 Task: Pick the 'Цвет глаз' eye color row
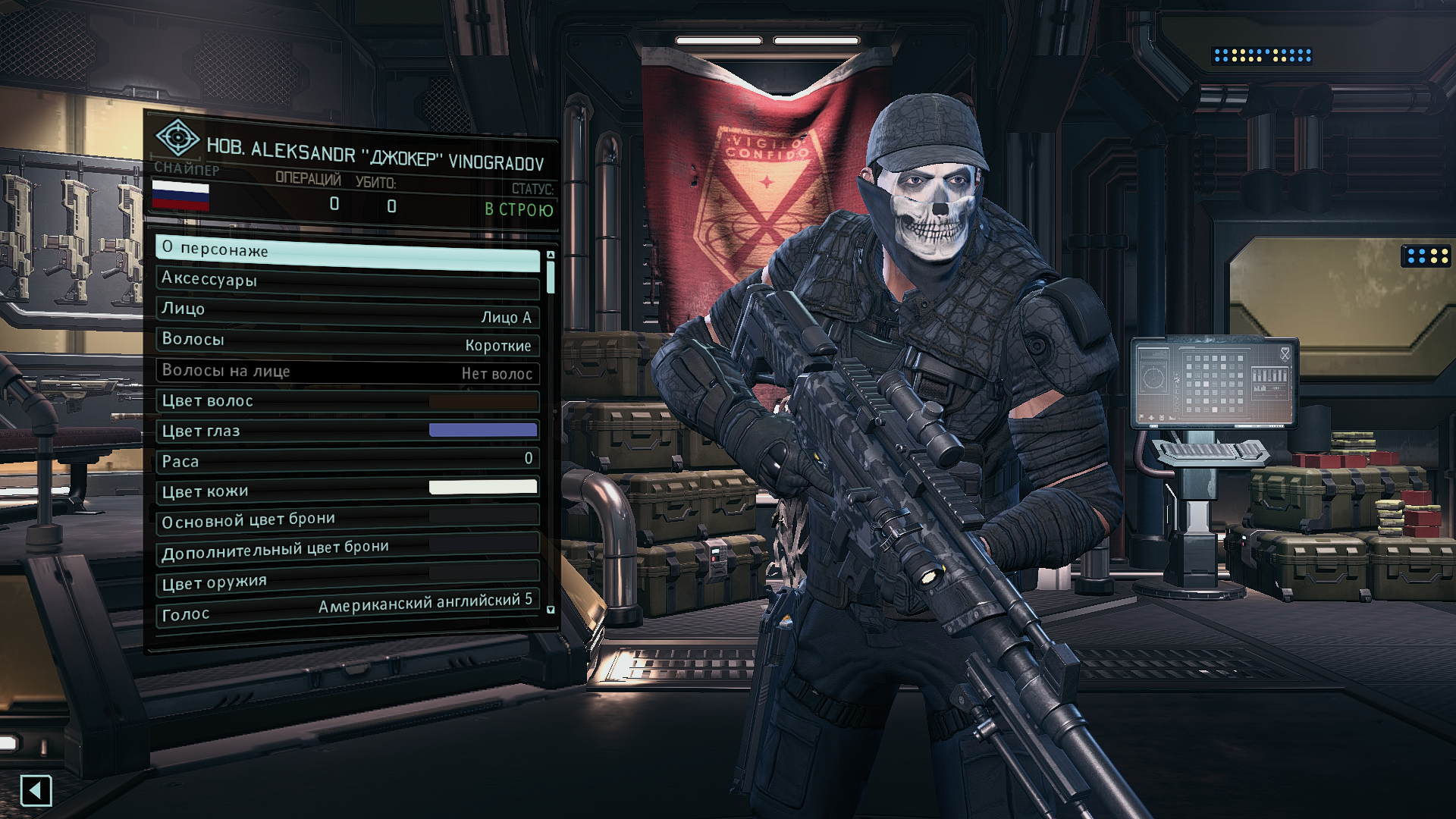[347, 431]
